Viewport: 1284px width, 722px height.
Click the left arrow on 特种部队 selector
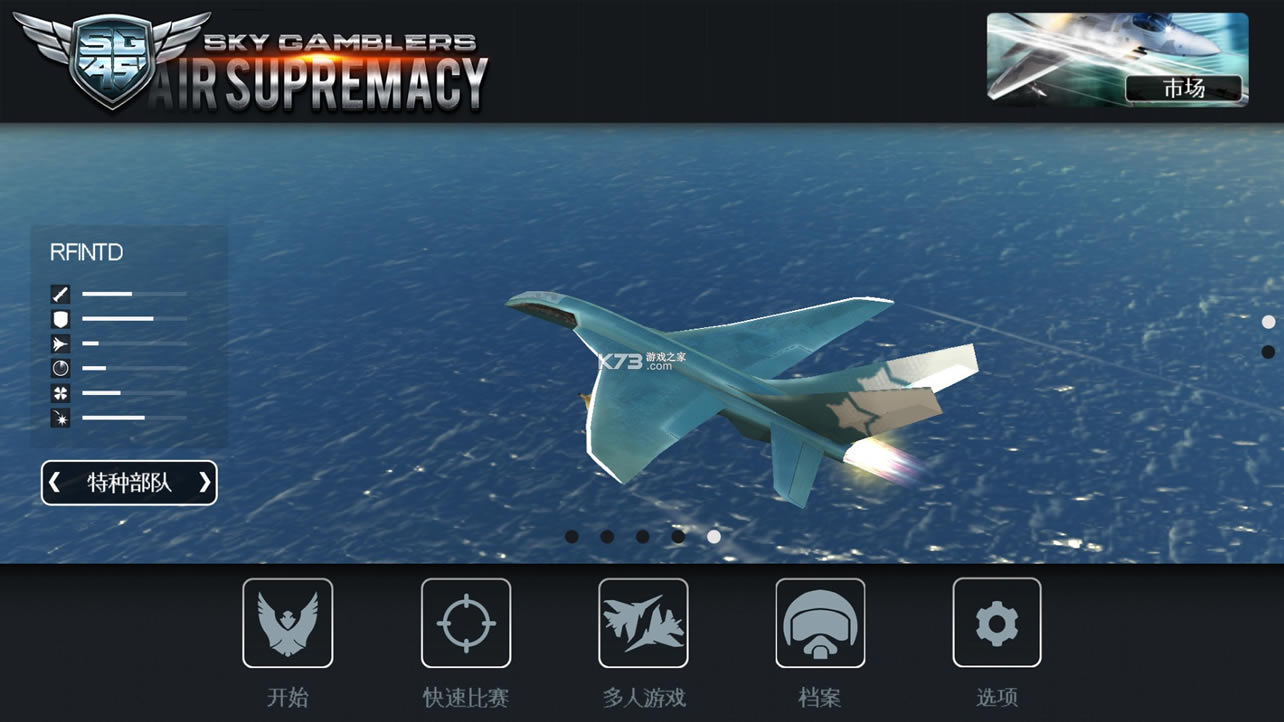56,483
